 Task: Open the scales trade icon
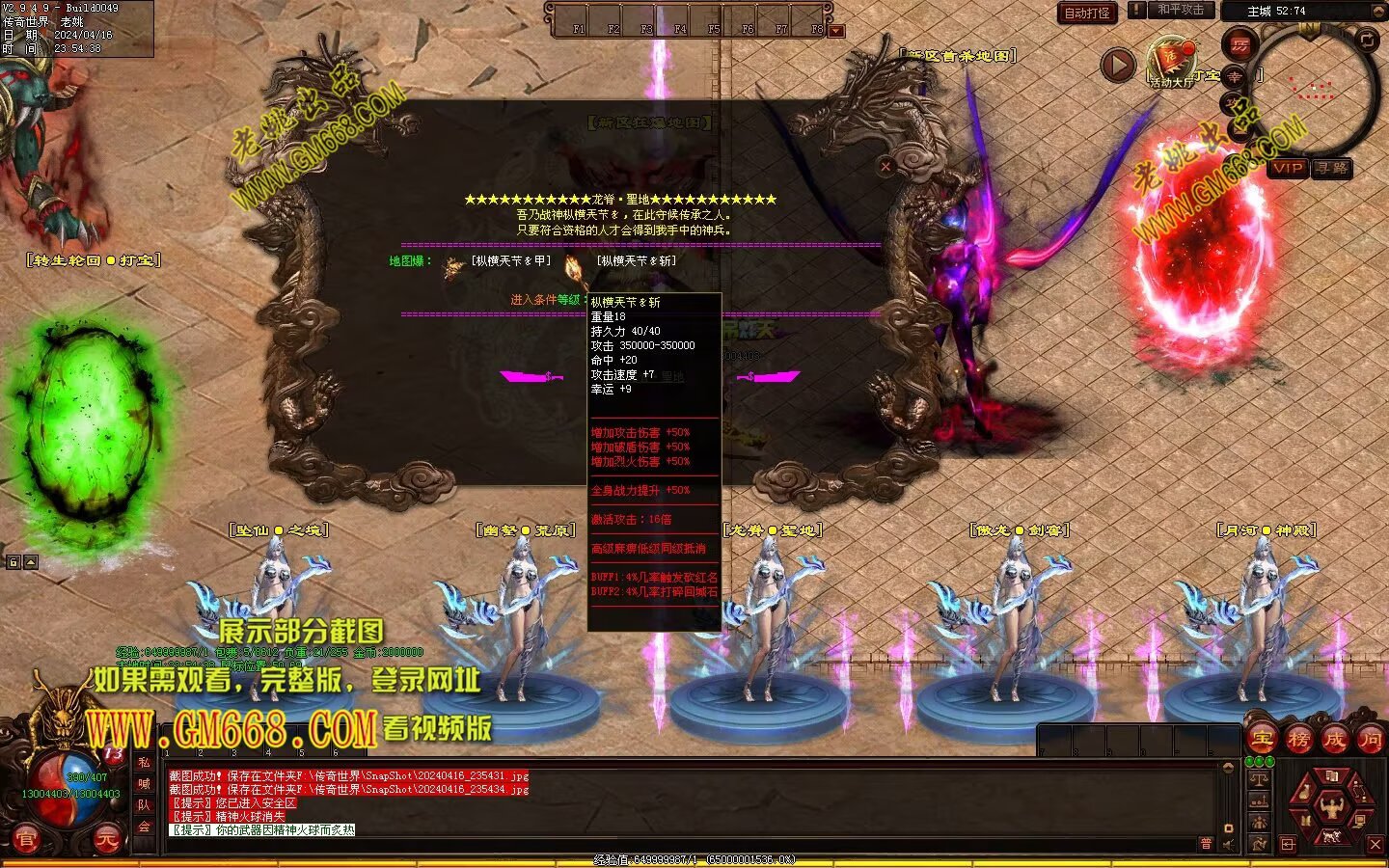1258,778
